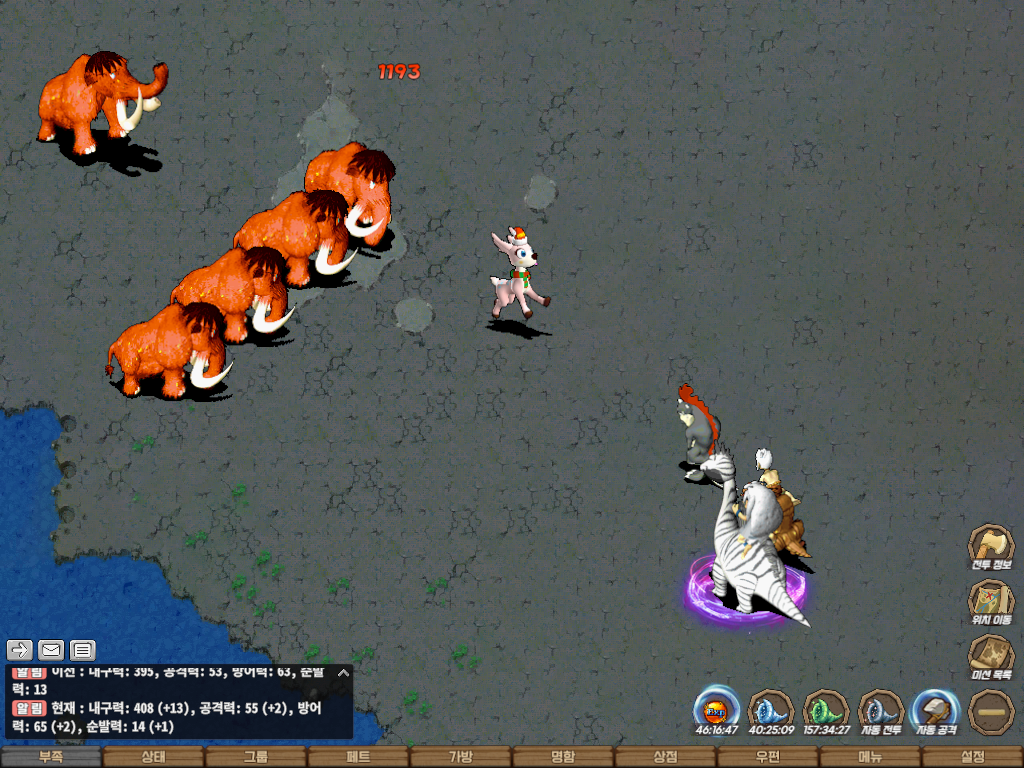Open the 설정 (settings) menu
Screen dimensions: 1024x768
pyautogui.click(x=972, y=757)
